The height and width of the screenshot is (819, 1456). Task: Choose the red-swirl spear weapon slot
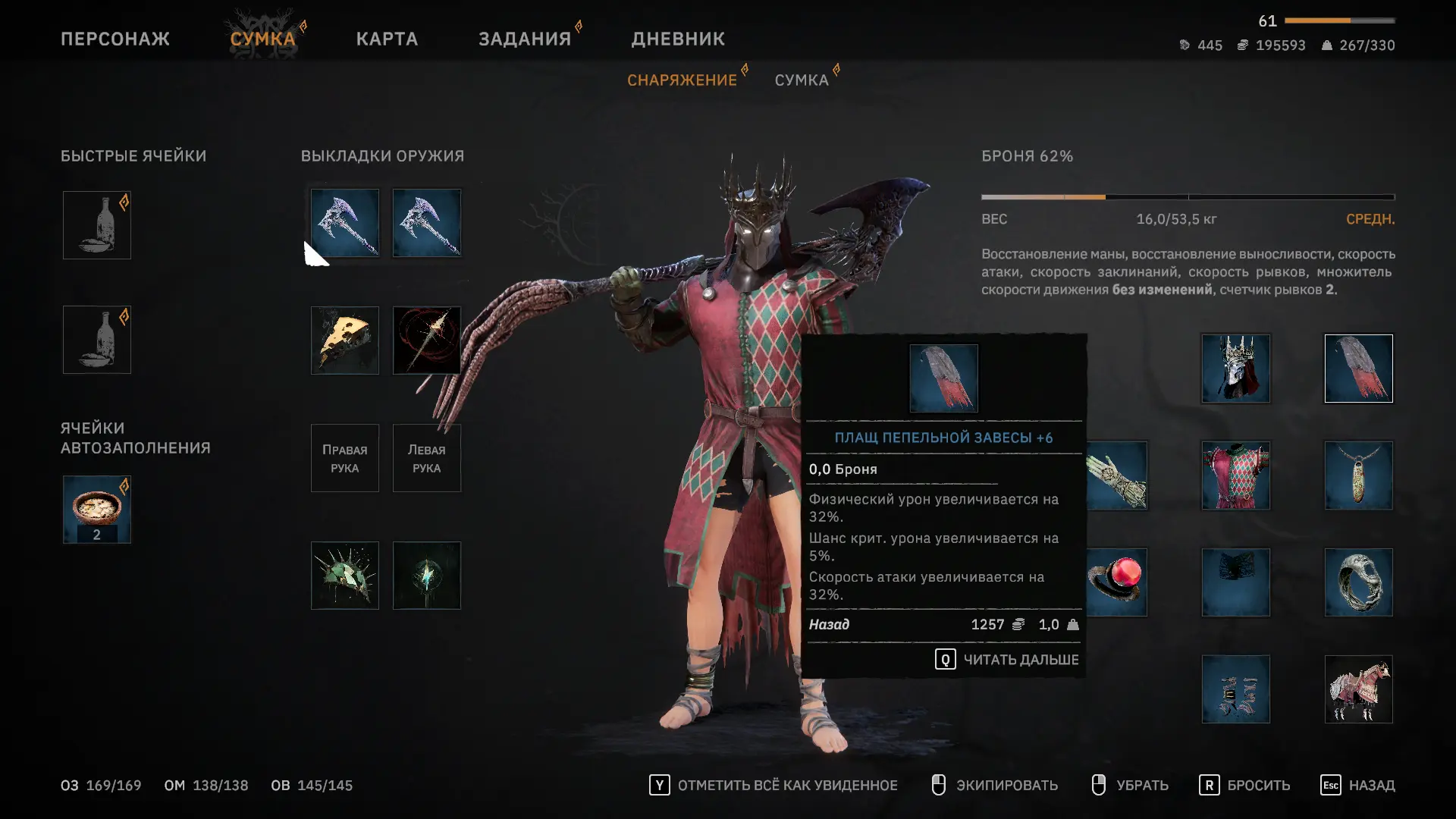(427, 340)
